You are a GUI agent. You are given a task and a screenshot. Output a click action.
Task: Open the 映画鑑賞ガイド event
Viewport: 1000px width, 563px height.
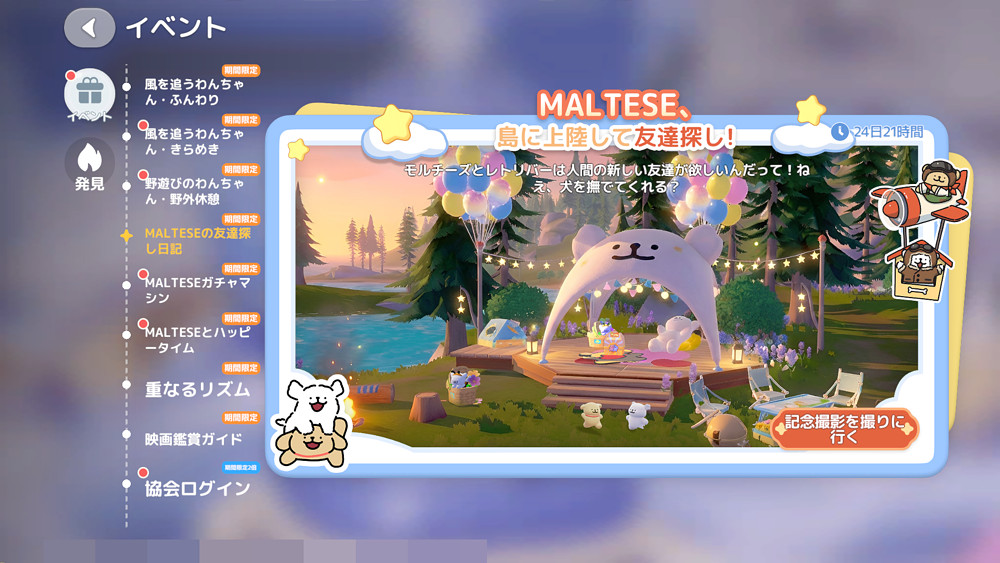pos(194,439)
